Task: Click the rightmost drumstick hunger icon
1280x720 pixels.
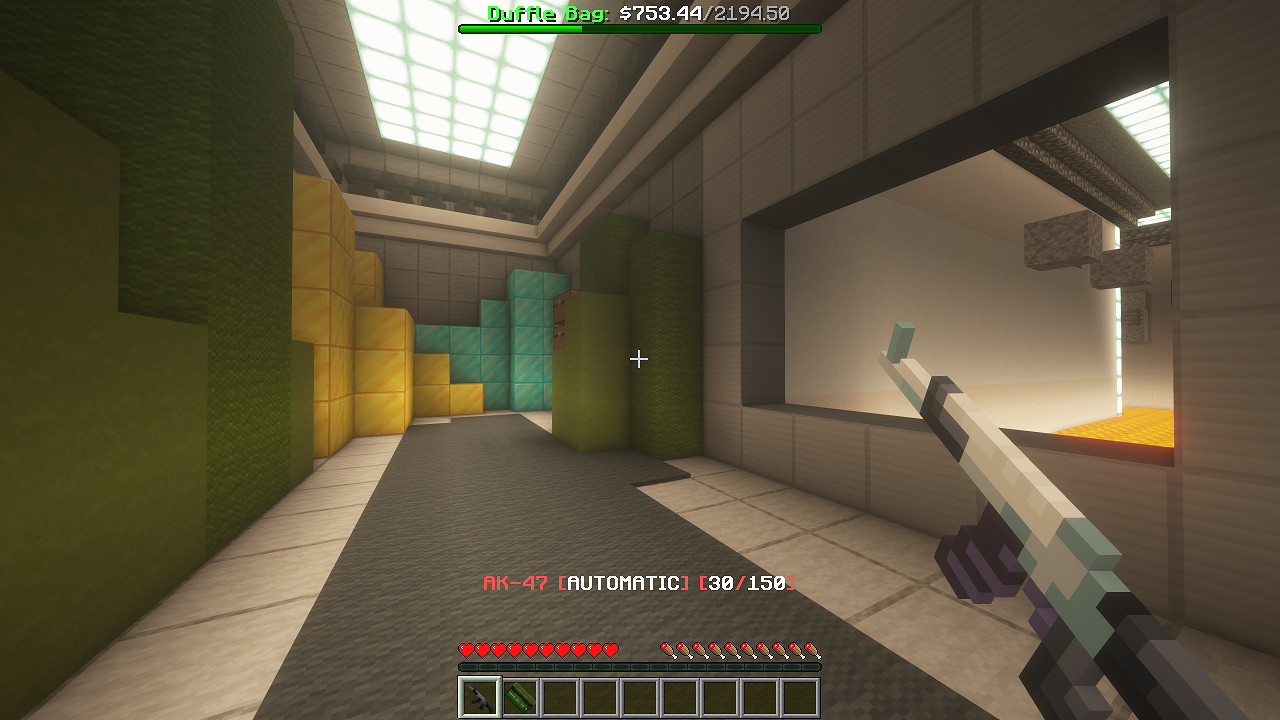Action: [815, 648]
